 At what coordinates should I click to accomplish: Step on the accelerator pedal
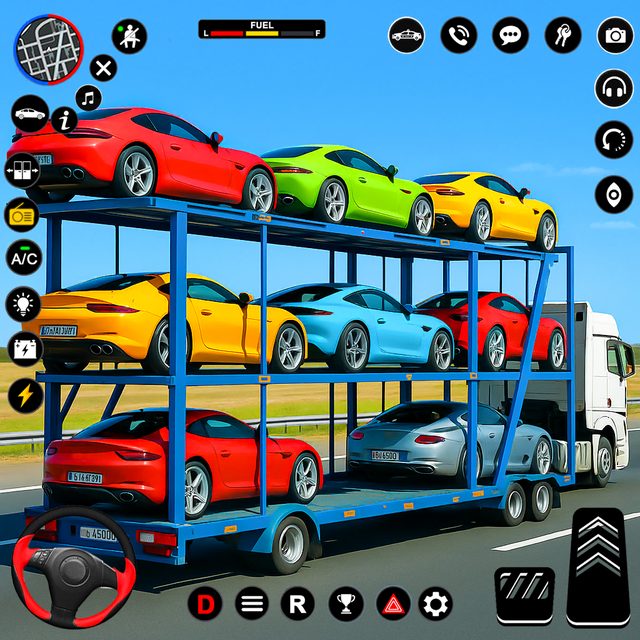coord(601,567)
